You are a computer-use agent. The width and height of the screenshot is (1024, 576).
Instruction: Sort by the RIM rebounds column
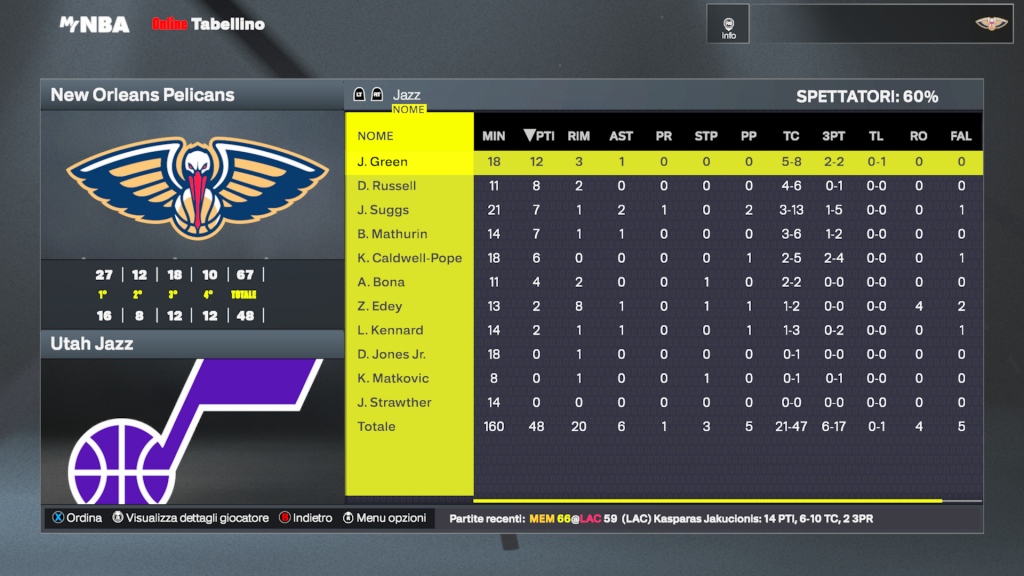[579, 136]
